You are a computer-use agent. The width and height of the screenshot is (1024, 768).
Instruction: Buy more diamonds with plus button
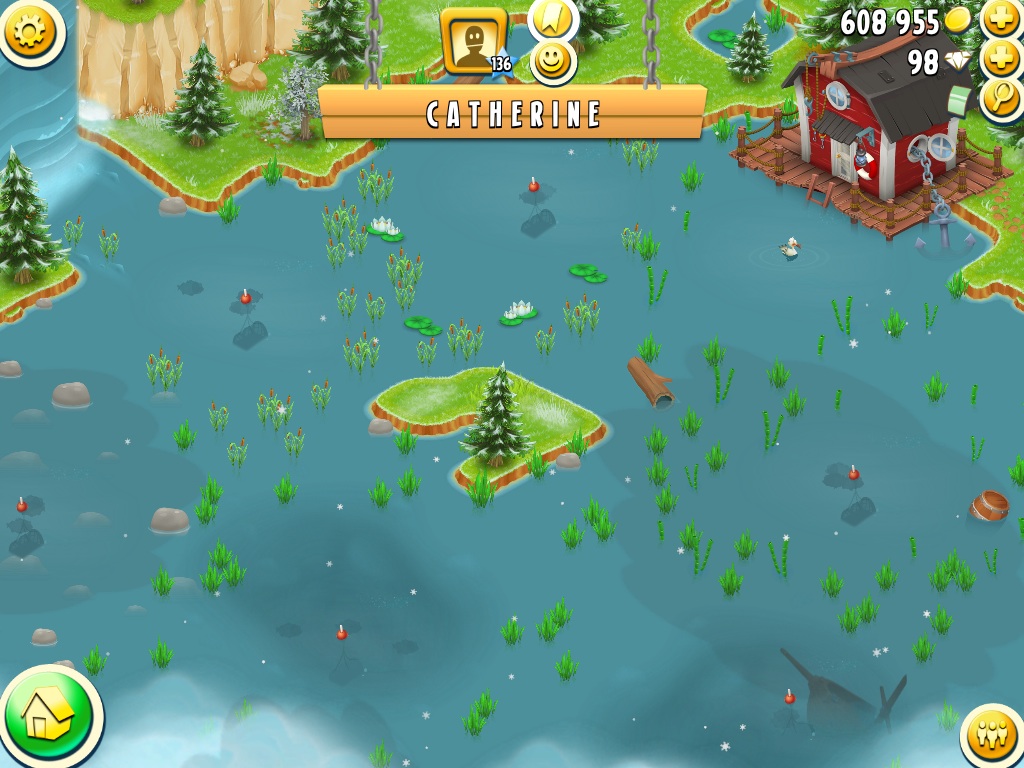pyautogui.click(x=1001, y=59)
